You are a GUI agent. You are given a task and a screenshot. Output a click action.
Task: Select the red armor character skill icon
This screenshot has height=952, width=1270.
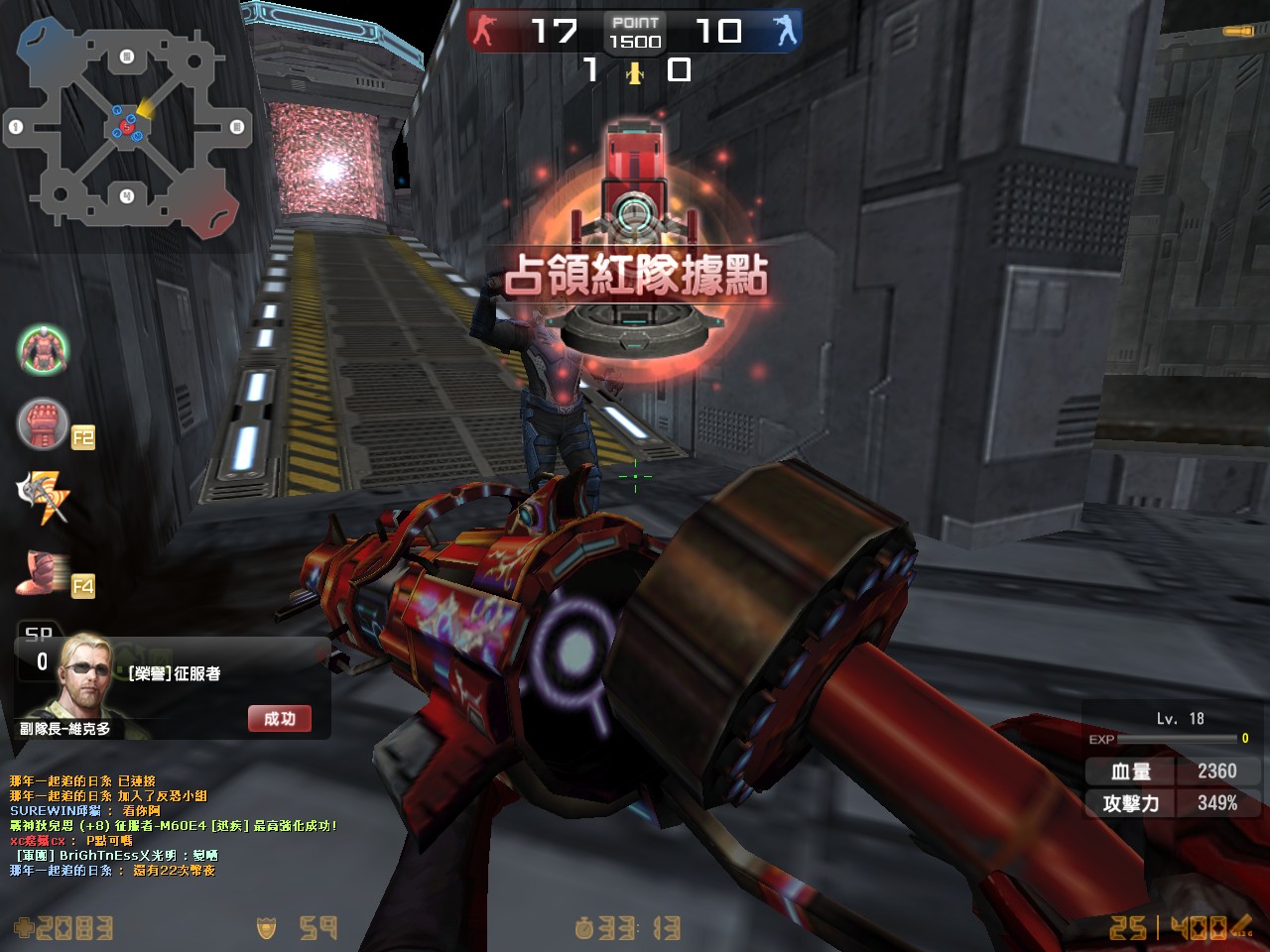click(x=43, y=349)
